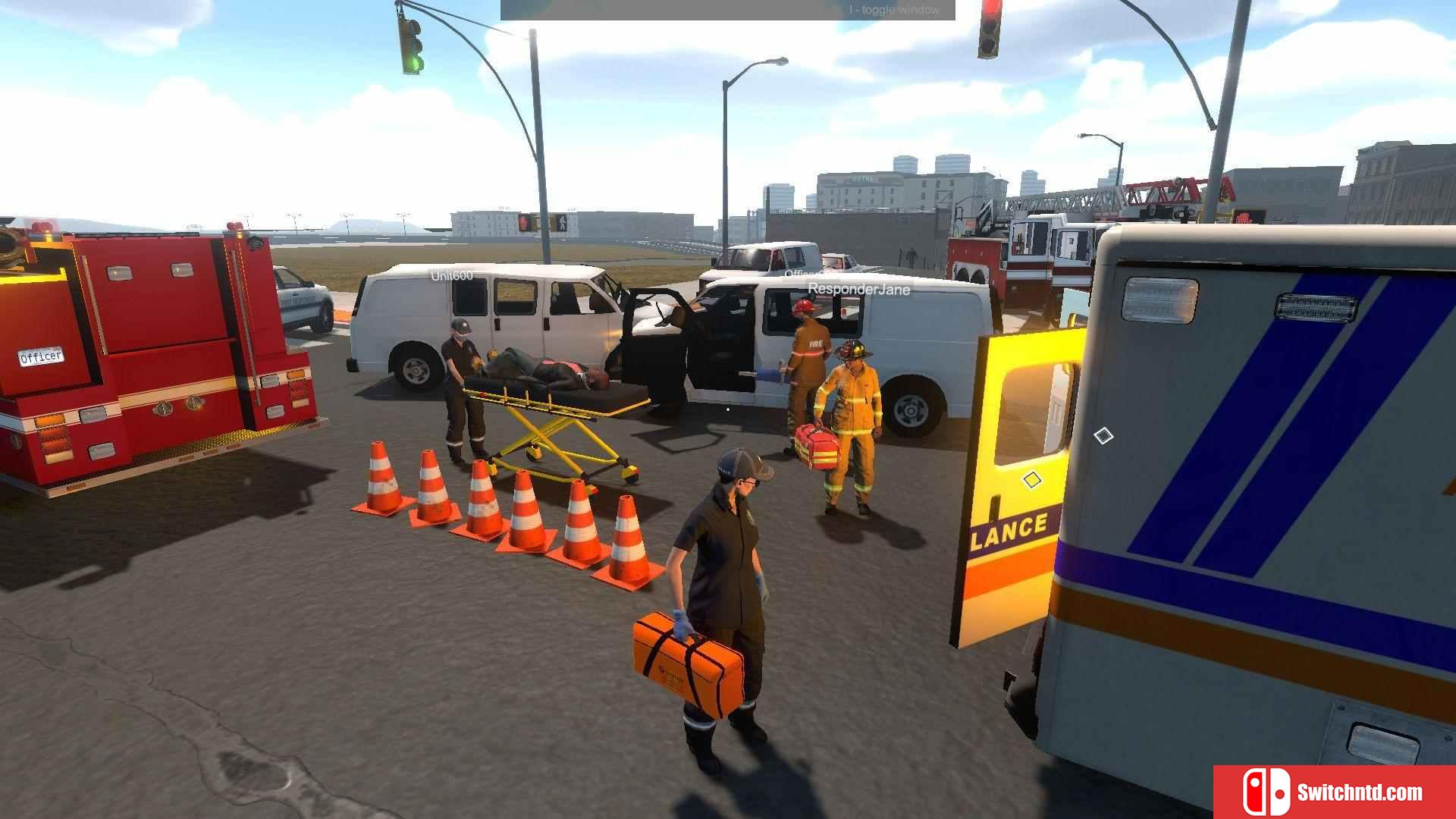
Task: Click the collapsed gray window bar
Action: [727, 10]
